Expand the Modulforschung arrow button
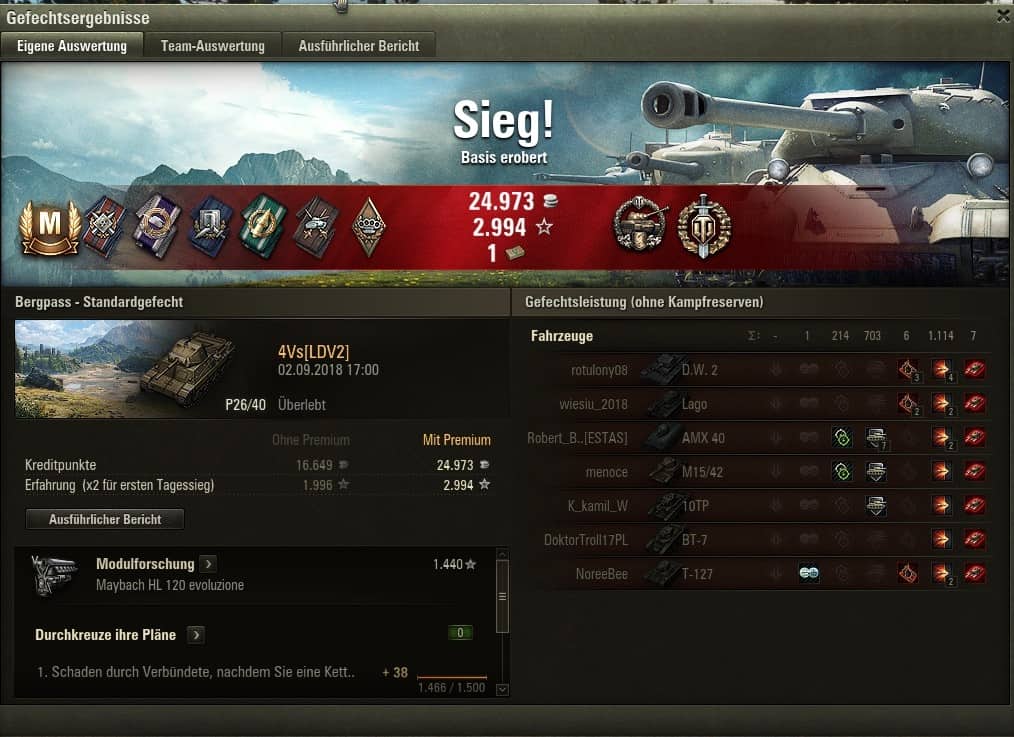1014x737 pixels. point(207,565)
